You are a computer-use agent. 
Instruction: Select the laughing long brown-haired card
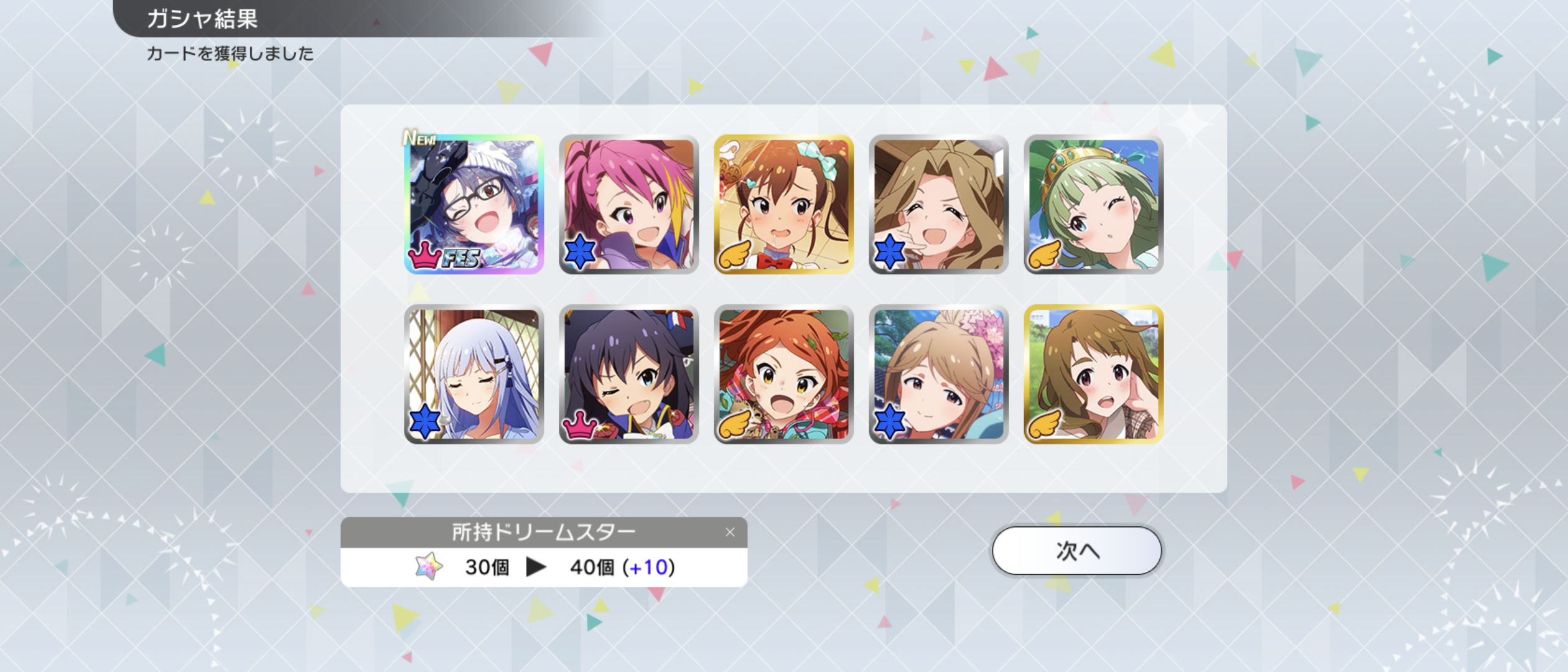pos(938,204)
